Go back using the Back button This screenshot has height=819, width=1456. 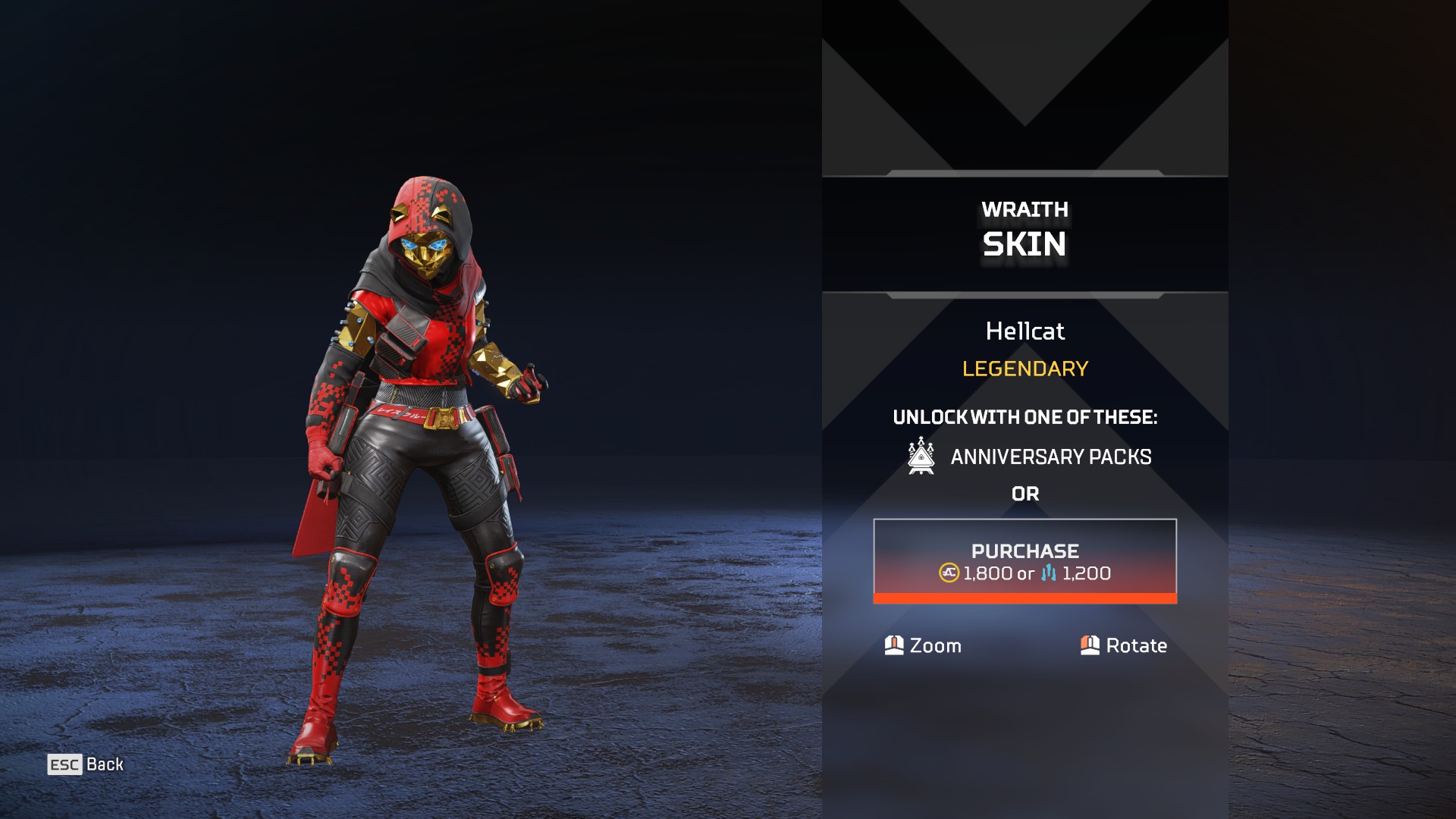point(86,764)
